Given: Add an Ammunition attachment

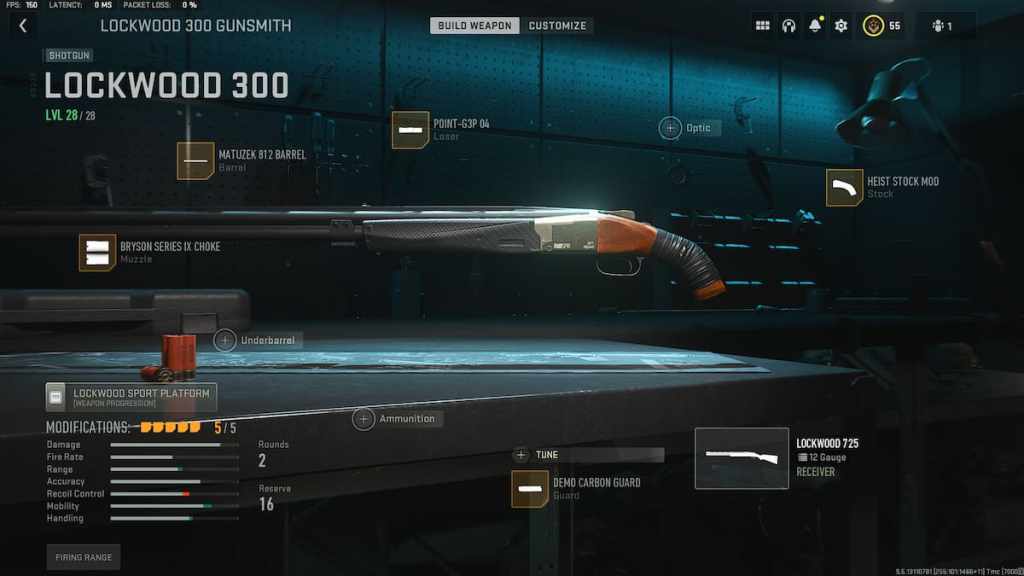Looking at the screenshot, I should point(364,419).
